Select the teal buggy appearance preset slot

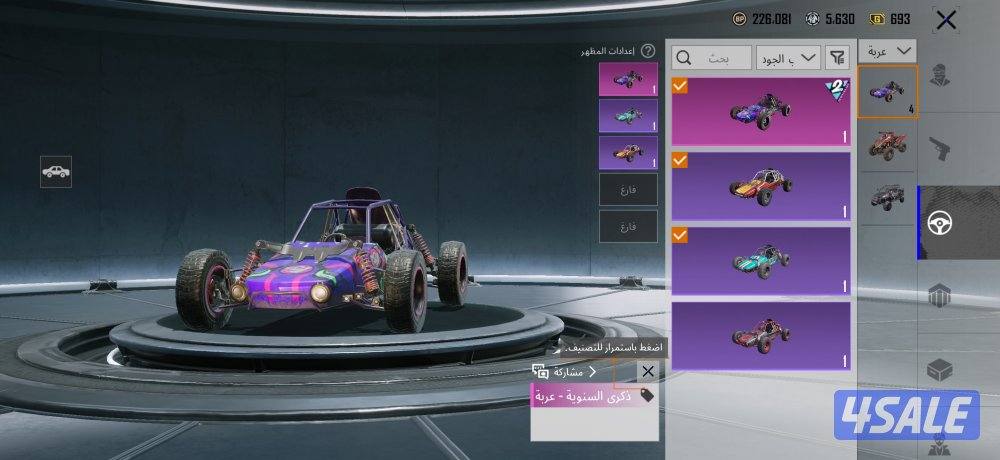pyautogui.click(x=628, y=115)
